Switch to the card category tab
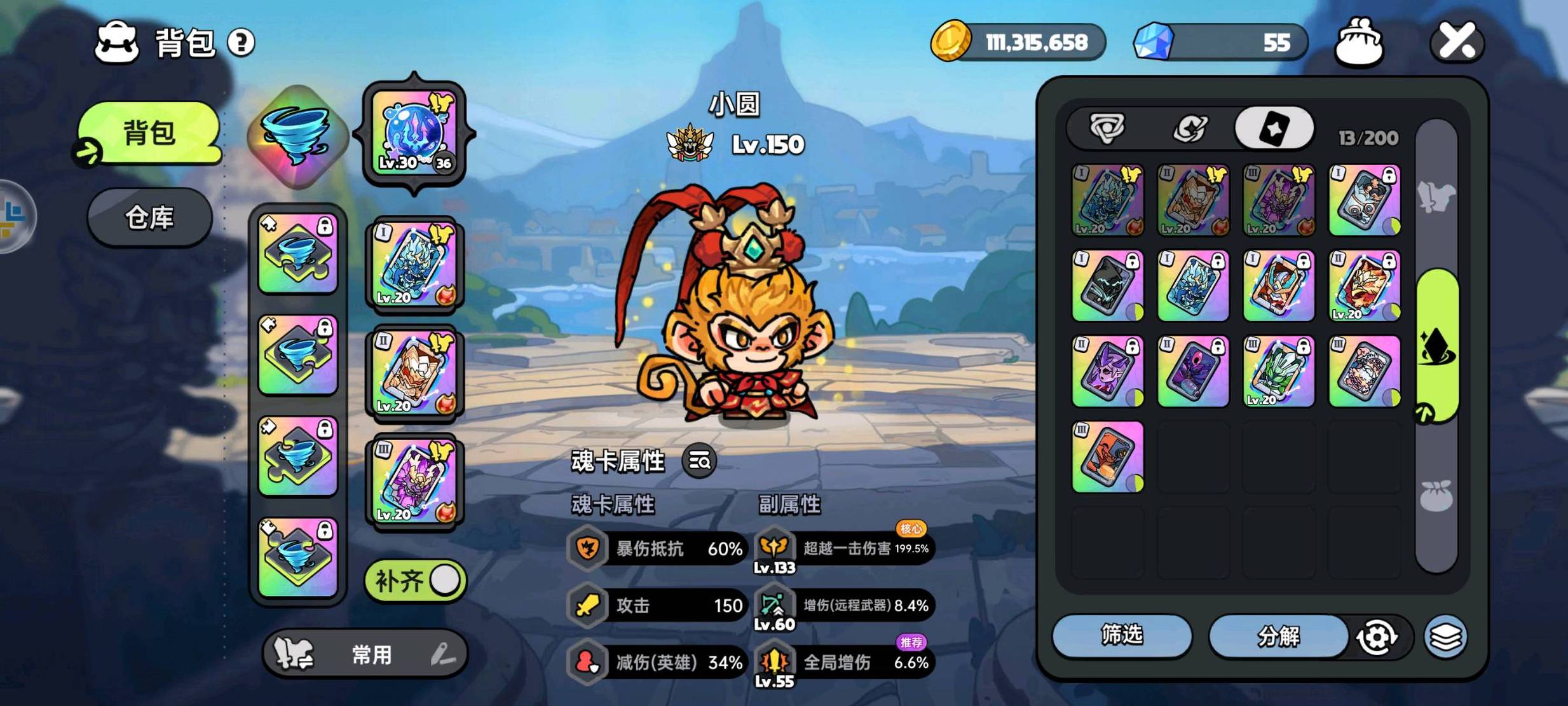The width and height of the screenshot is (1568, 706). [x=1274, y=129]
